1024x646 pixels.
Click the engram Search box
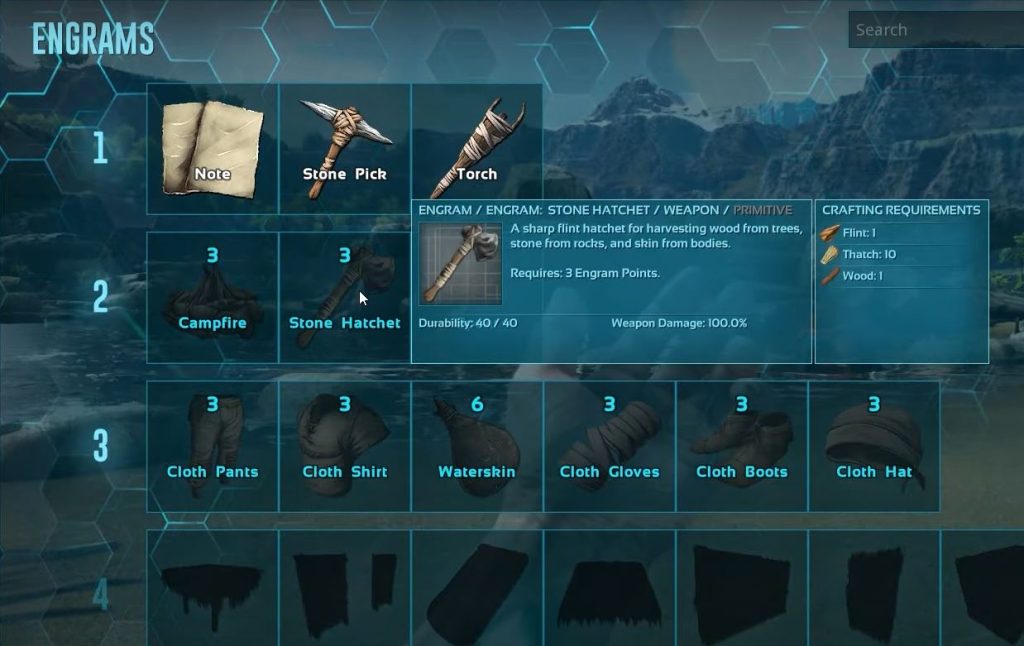(x=935, y=30)
